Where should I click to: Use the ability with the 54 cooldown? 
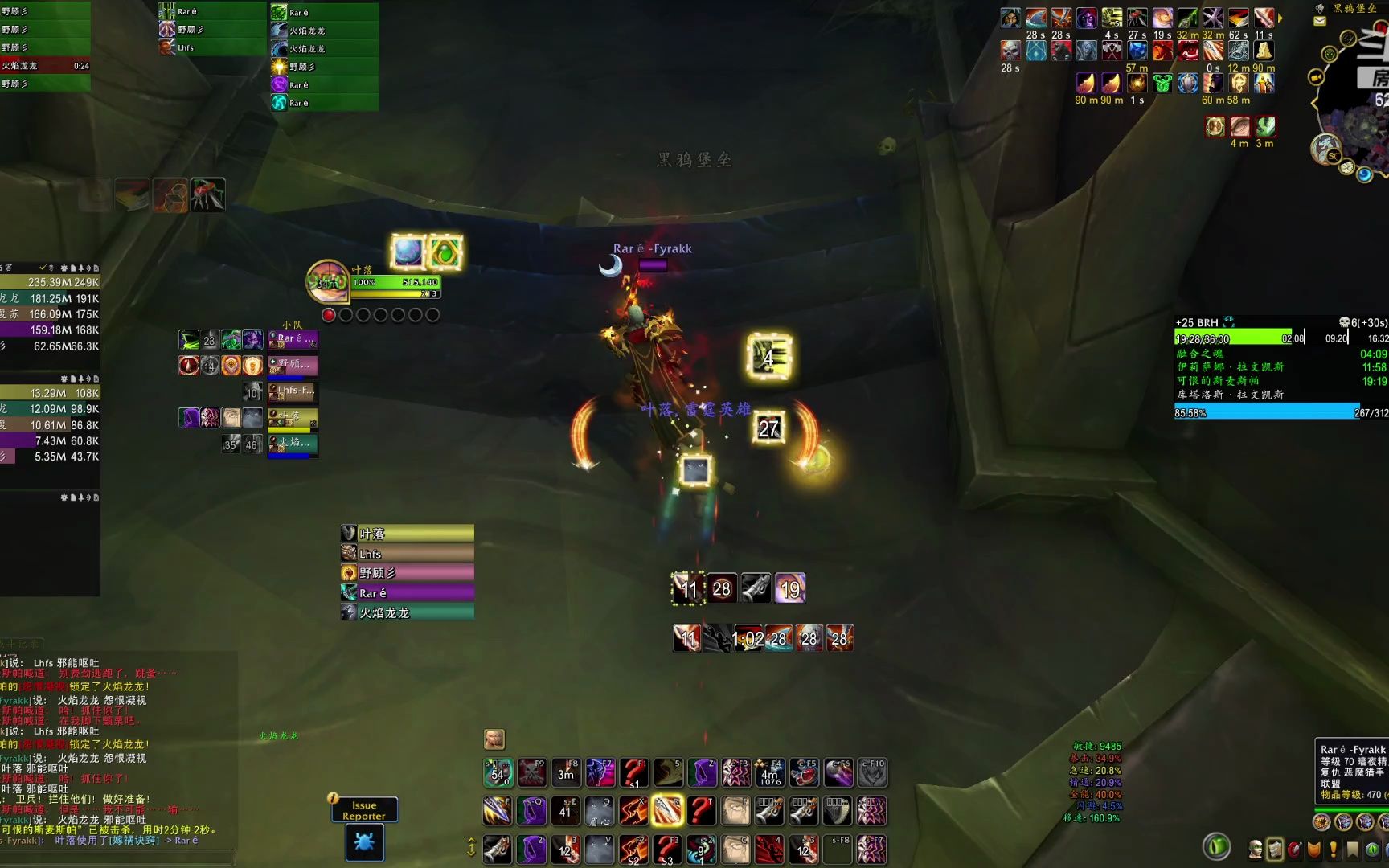pos(498,773)
